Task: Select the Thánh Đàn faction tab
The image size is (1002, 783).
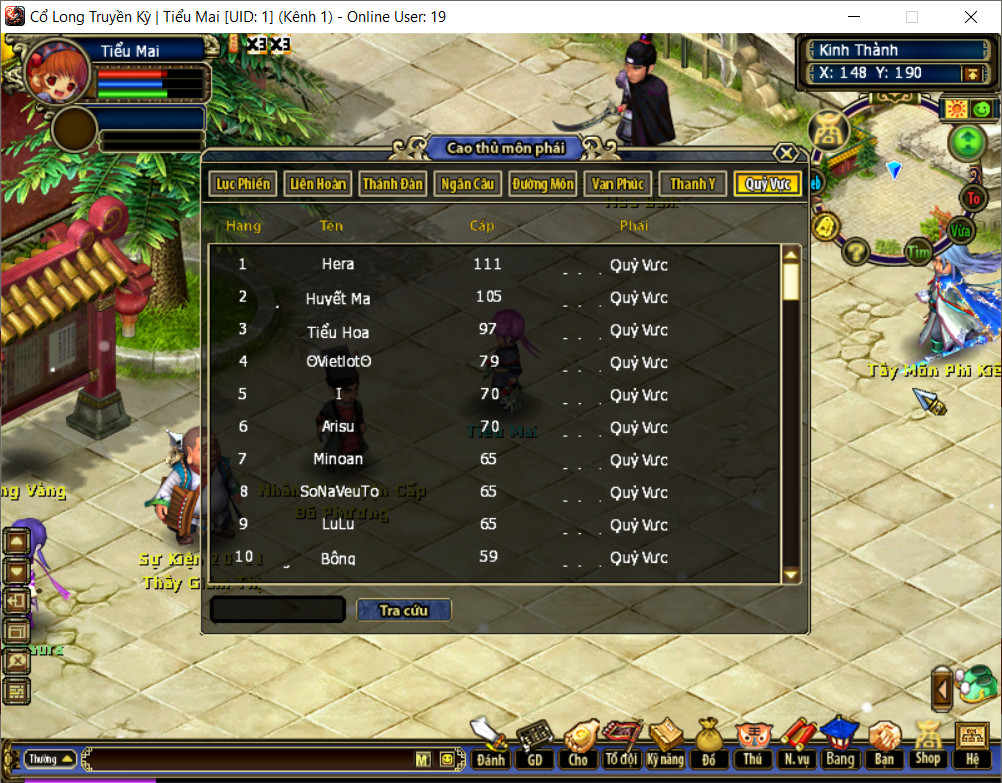Action: coord(393,184)
